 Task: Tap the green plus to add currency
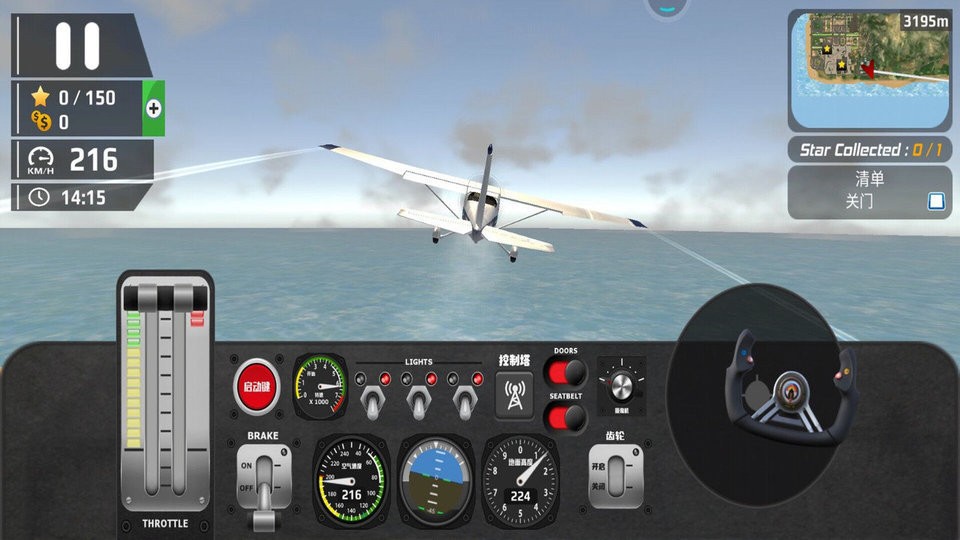pos(154,109)
